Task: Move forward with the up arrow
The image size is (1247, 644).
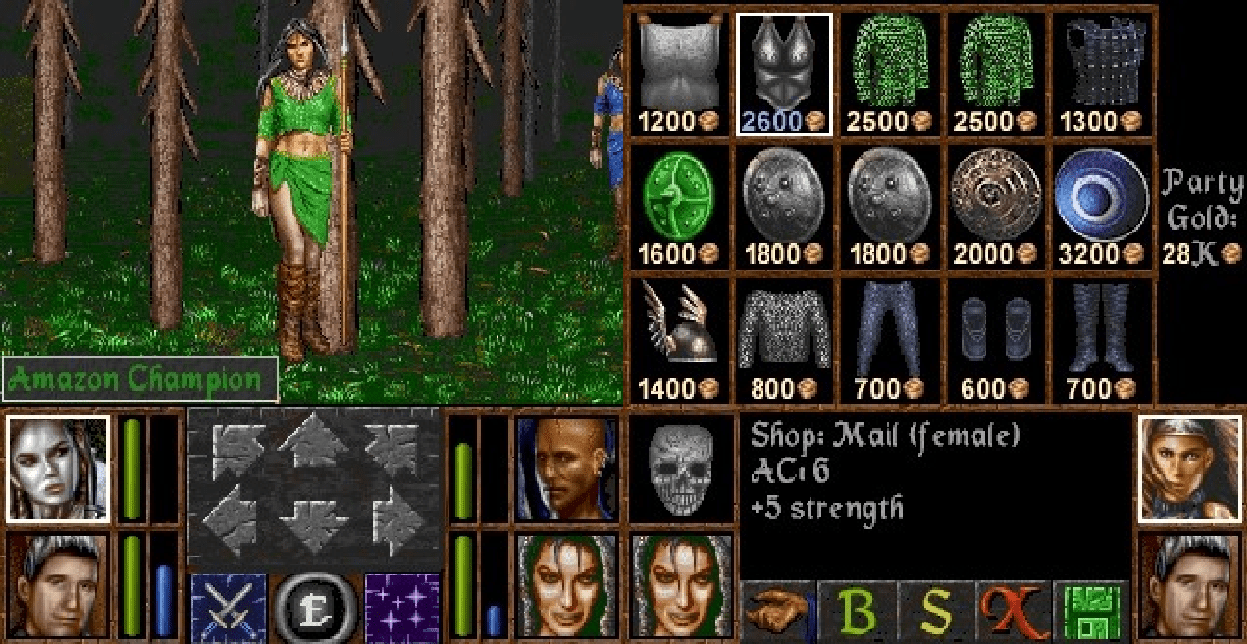Action: tap(314, 443)
